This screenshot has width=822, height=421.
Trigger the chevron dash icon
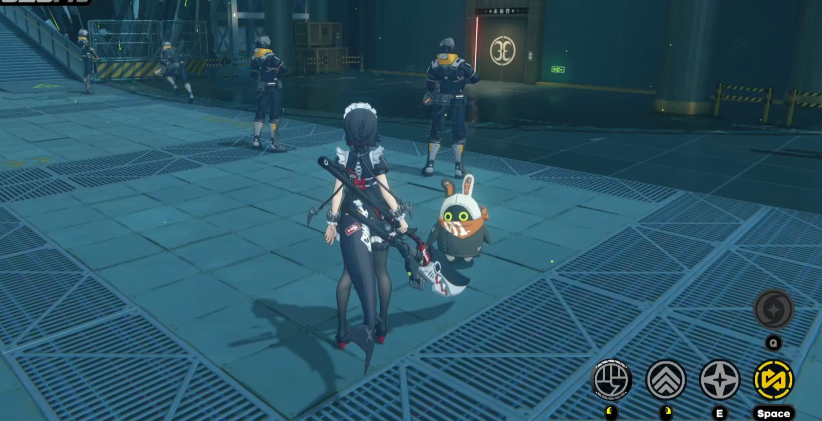(666, 380)
